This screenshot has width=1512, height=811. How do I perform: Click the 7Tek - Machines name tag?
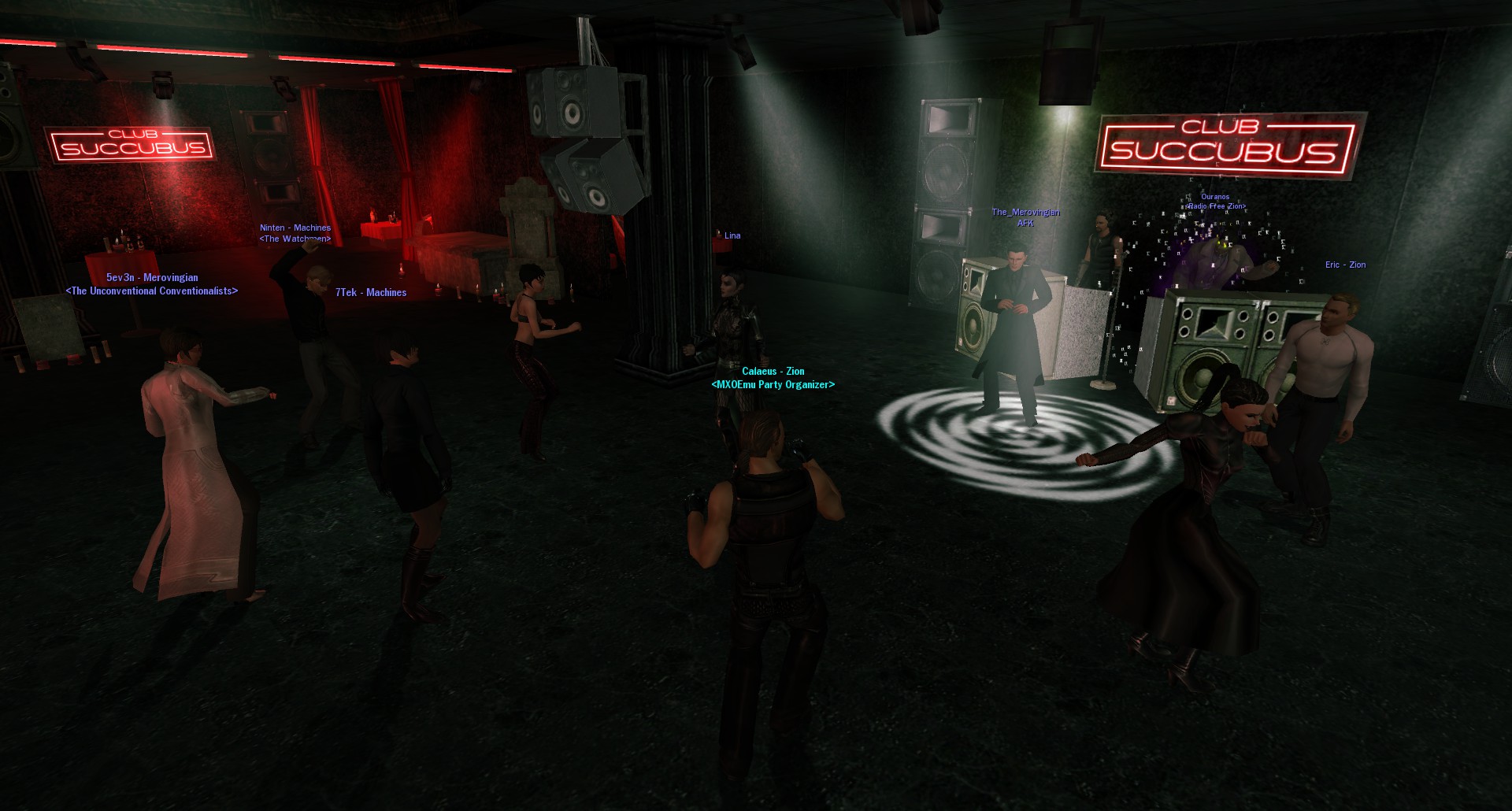371,293
